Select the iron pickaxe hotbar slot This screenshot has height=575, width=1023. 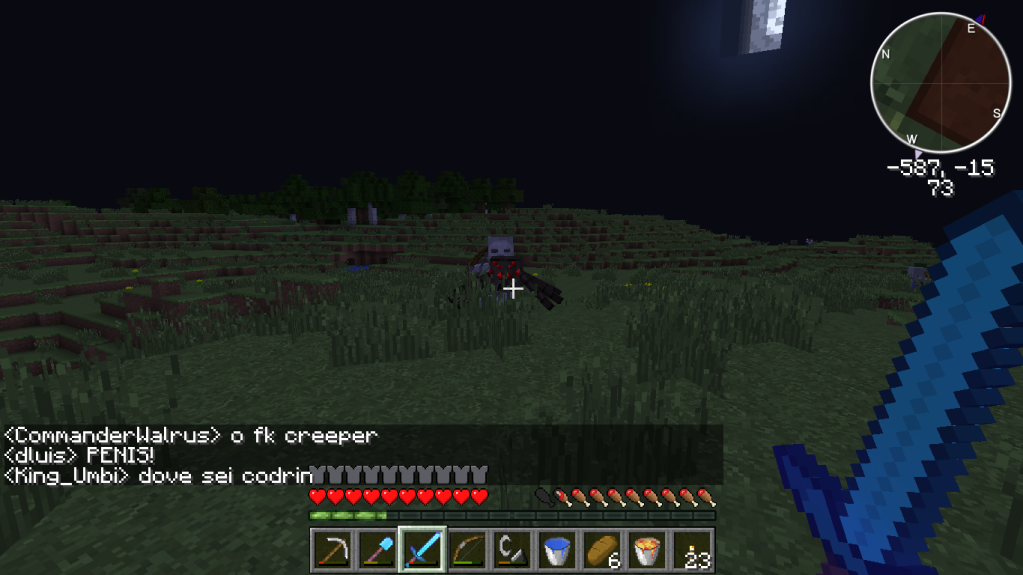coord(331,550)
